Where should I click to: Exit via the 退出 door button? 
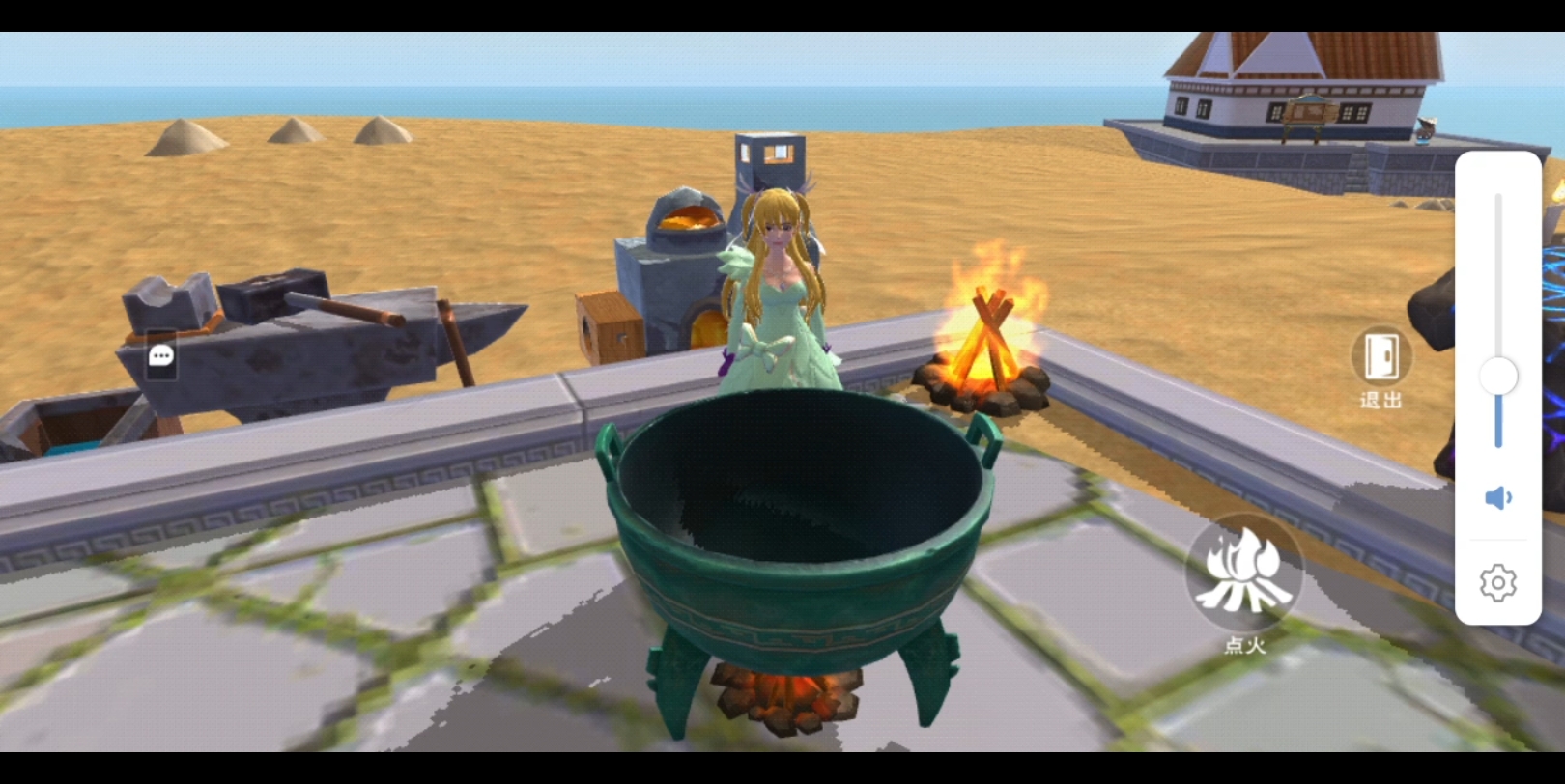(x=1381, y=357)
